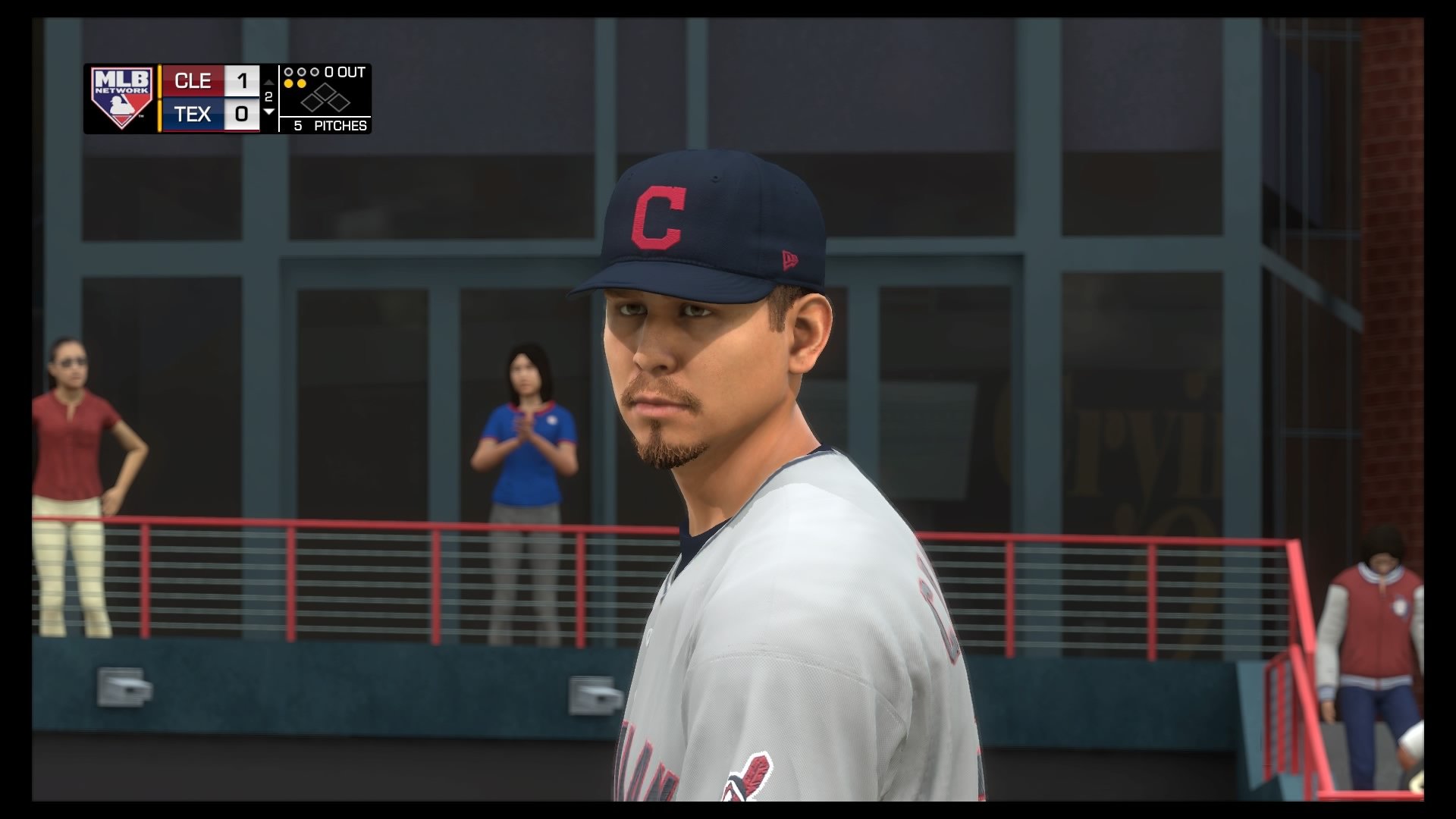Click the inning number 2 on the scoreboard

pos(269,96)
